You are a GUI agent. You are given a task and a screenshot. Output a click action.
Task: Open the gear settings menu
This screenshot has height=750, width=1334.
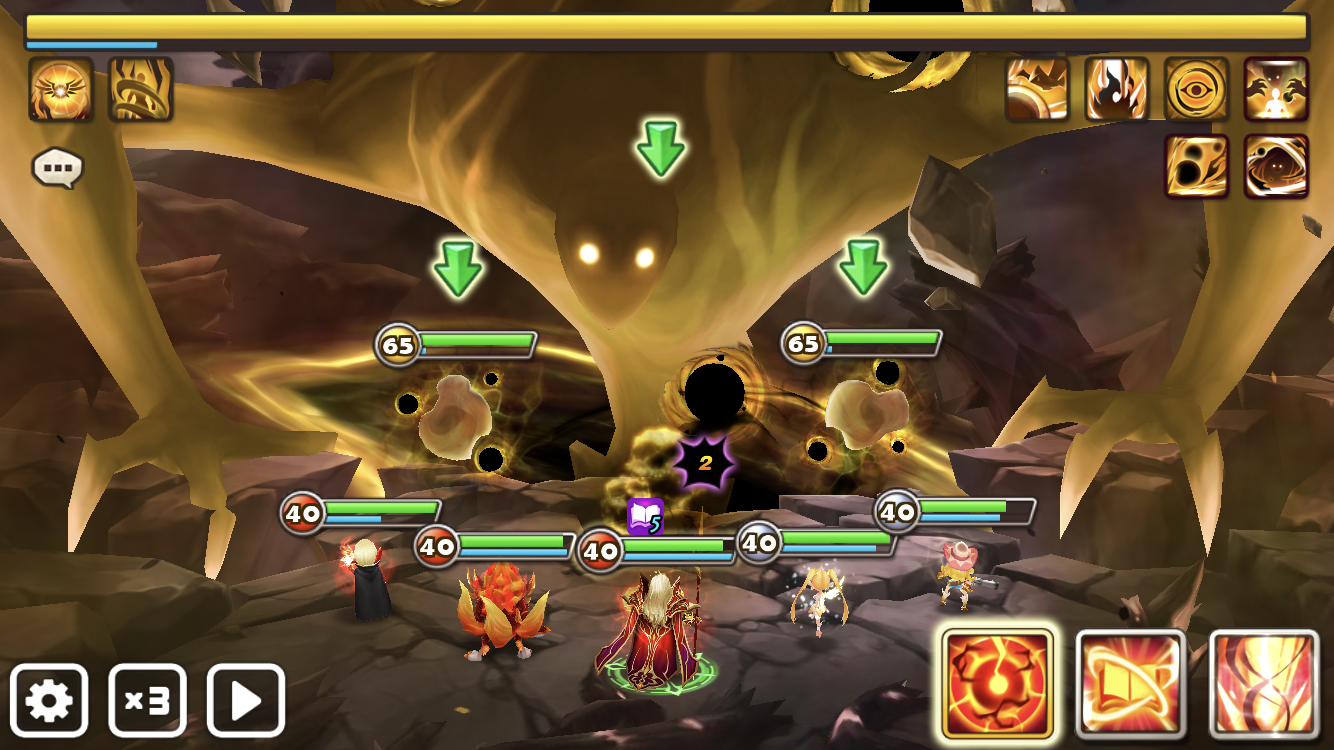tap(49, 700)
